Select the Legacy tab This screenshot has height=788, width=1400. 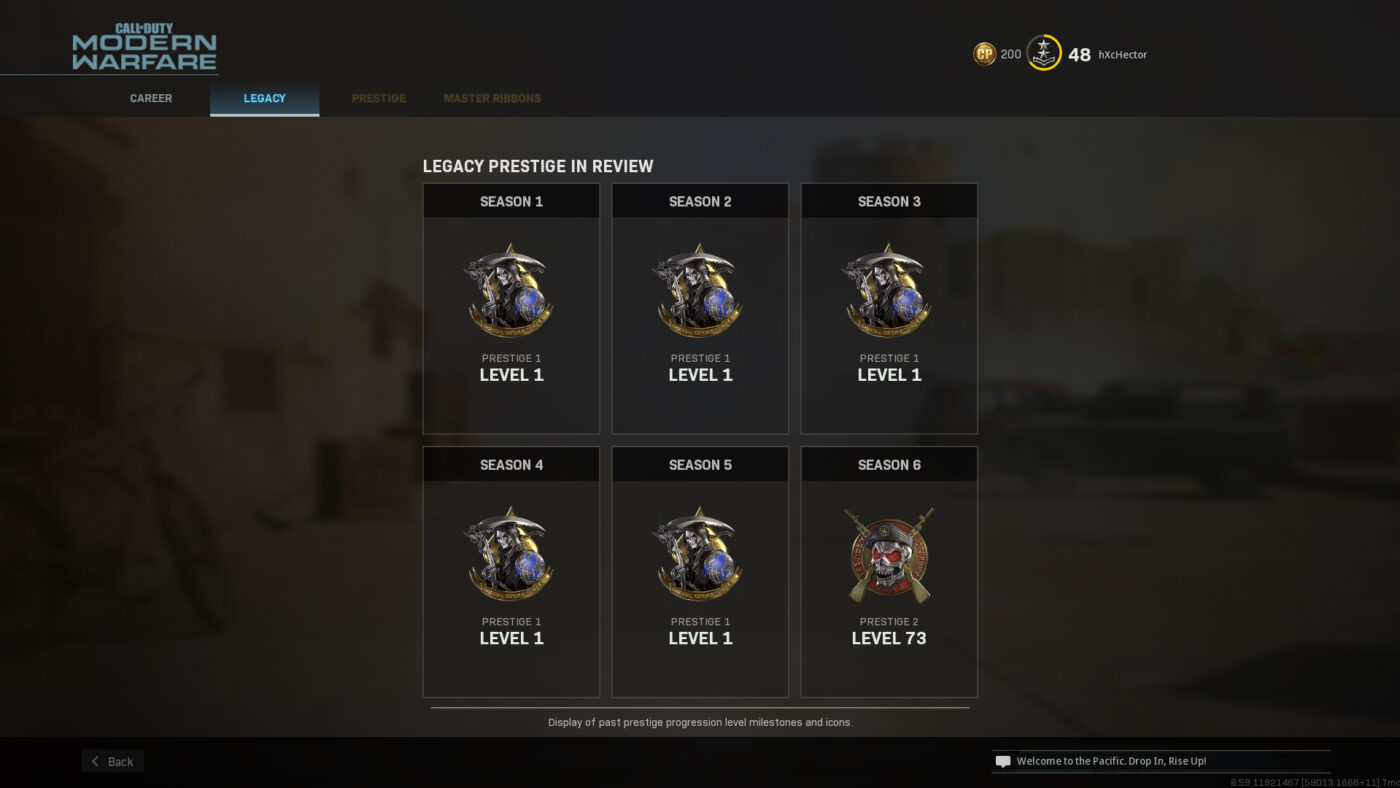[264, 98]
